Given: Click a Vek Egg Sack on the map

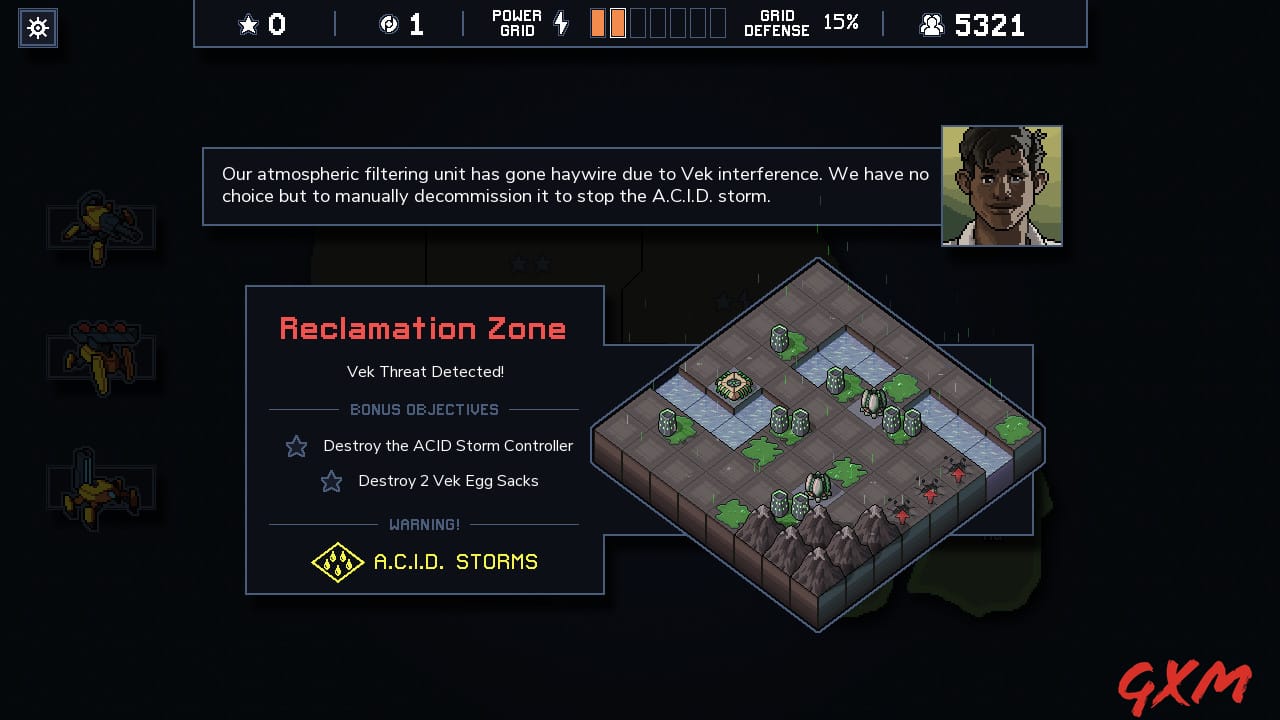Looking at the screenshot, I should click(817, 486).
